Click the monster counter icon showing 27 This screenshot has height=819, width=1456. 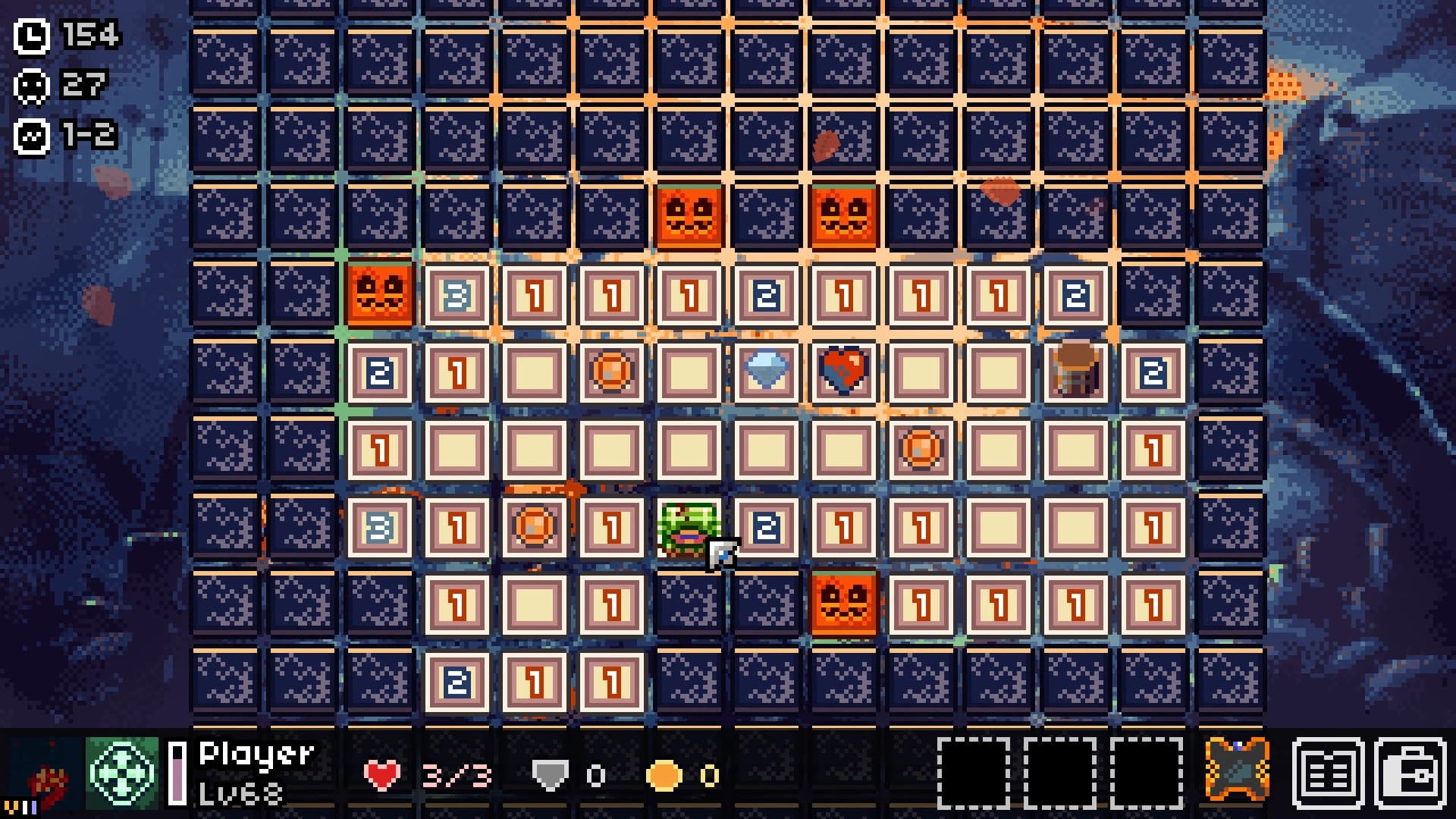click(x=31, y=85)
